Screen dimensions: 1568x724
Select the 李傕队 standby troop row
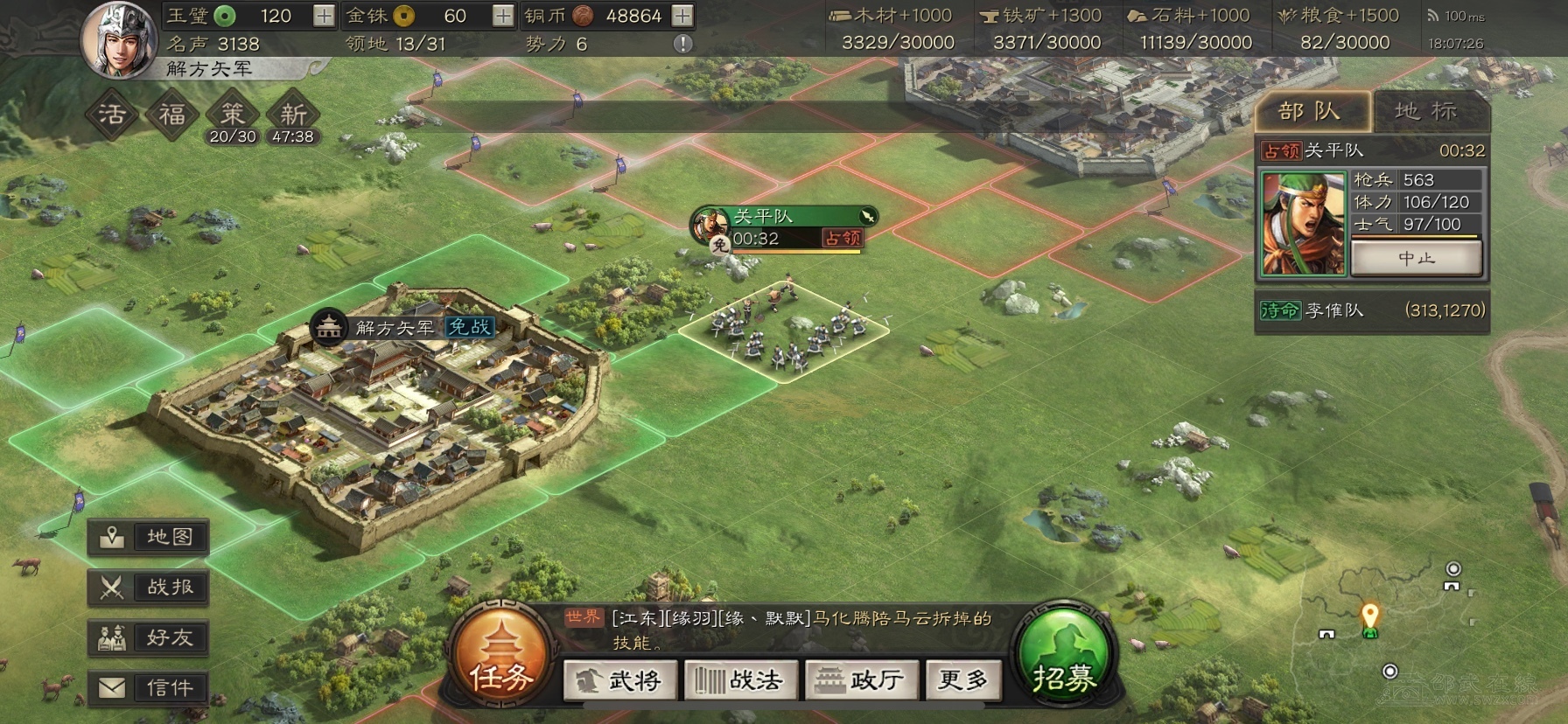(1372, 310)
